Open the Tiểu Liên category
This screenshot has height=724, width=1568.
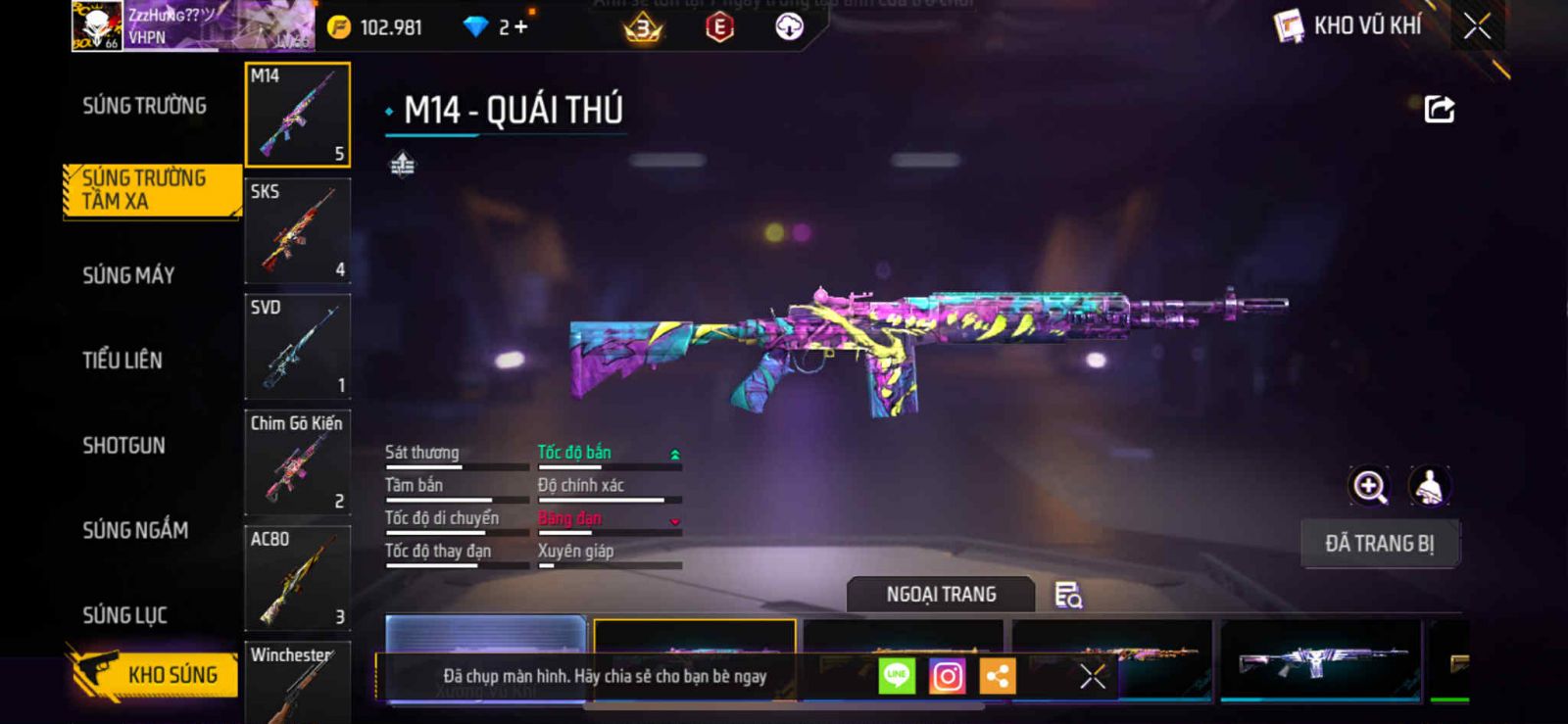122,361
